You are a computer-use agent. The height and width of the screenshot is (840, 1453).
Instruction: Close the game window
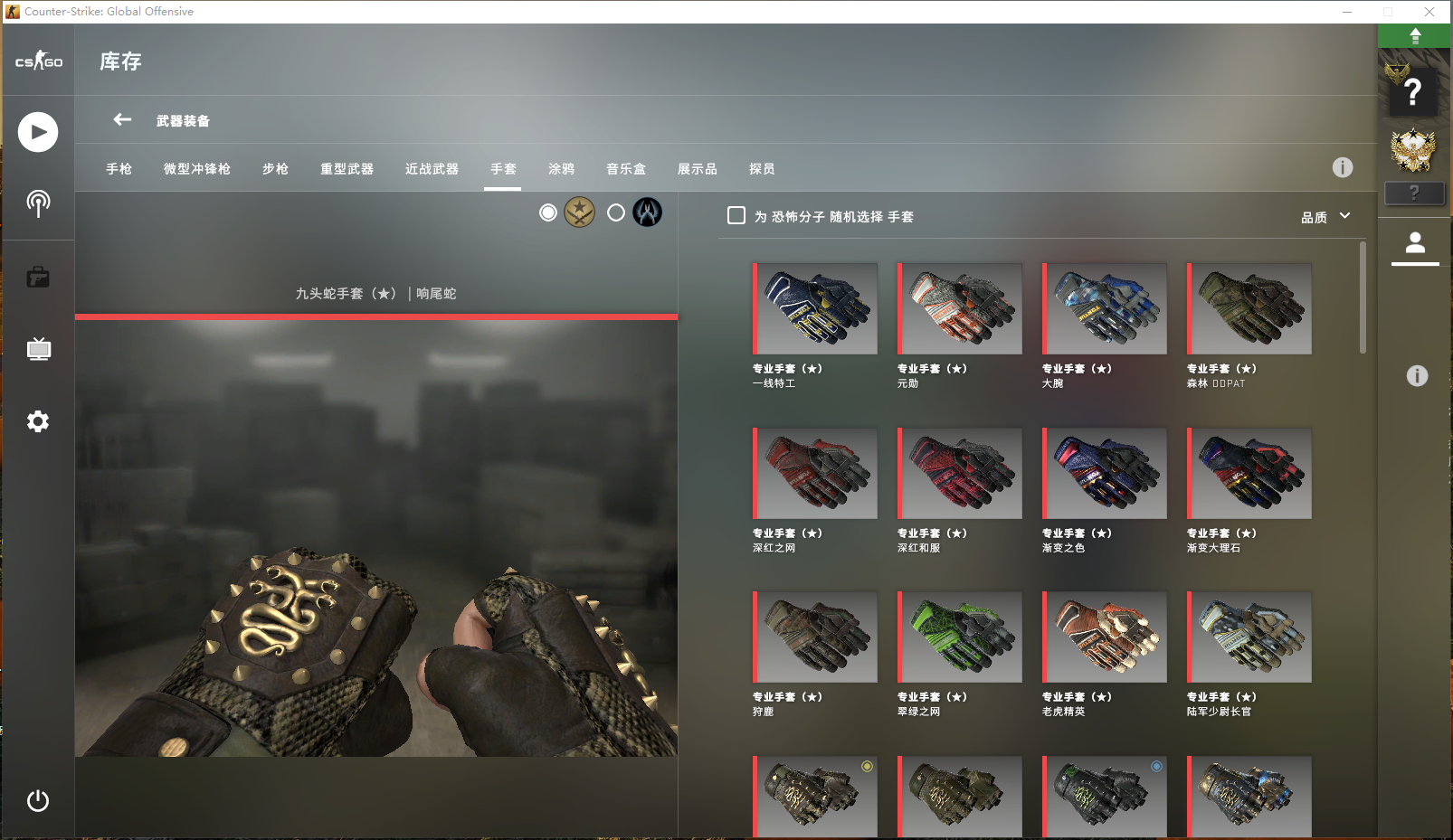coord(1429,12)
